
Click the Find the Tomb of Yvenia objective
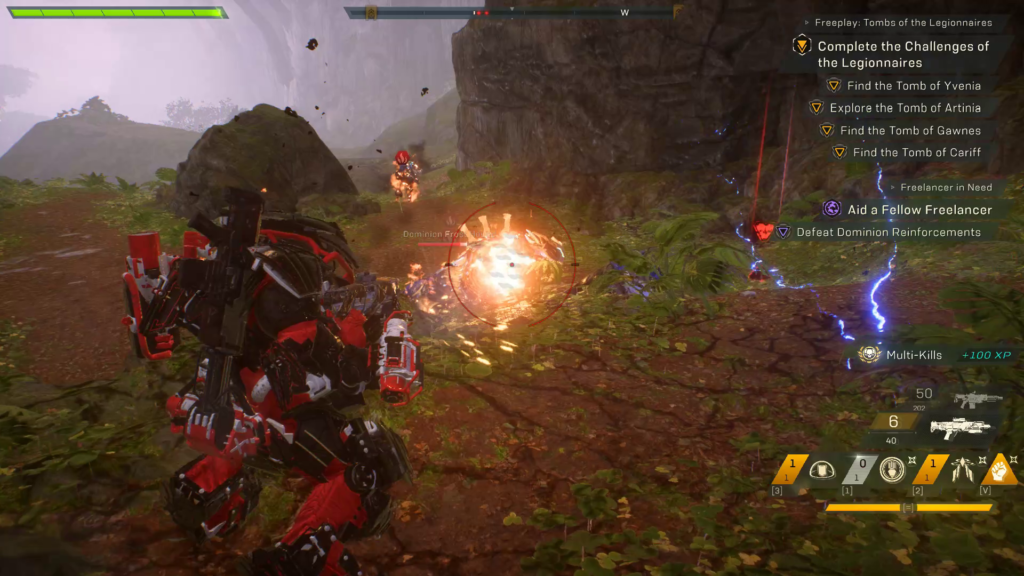click(913, 86)
